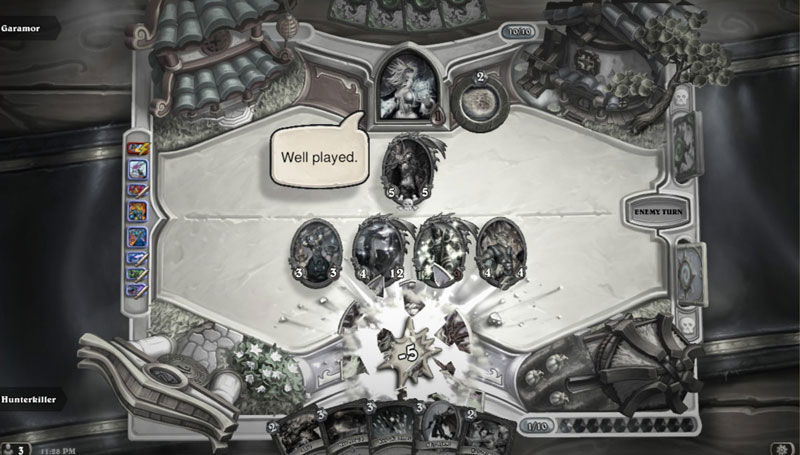This screenshot has height=455, width=800.
Task: Target the enemy 5/5 minion
Action: point(408,167)
